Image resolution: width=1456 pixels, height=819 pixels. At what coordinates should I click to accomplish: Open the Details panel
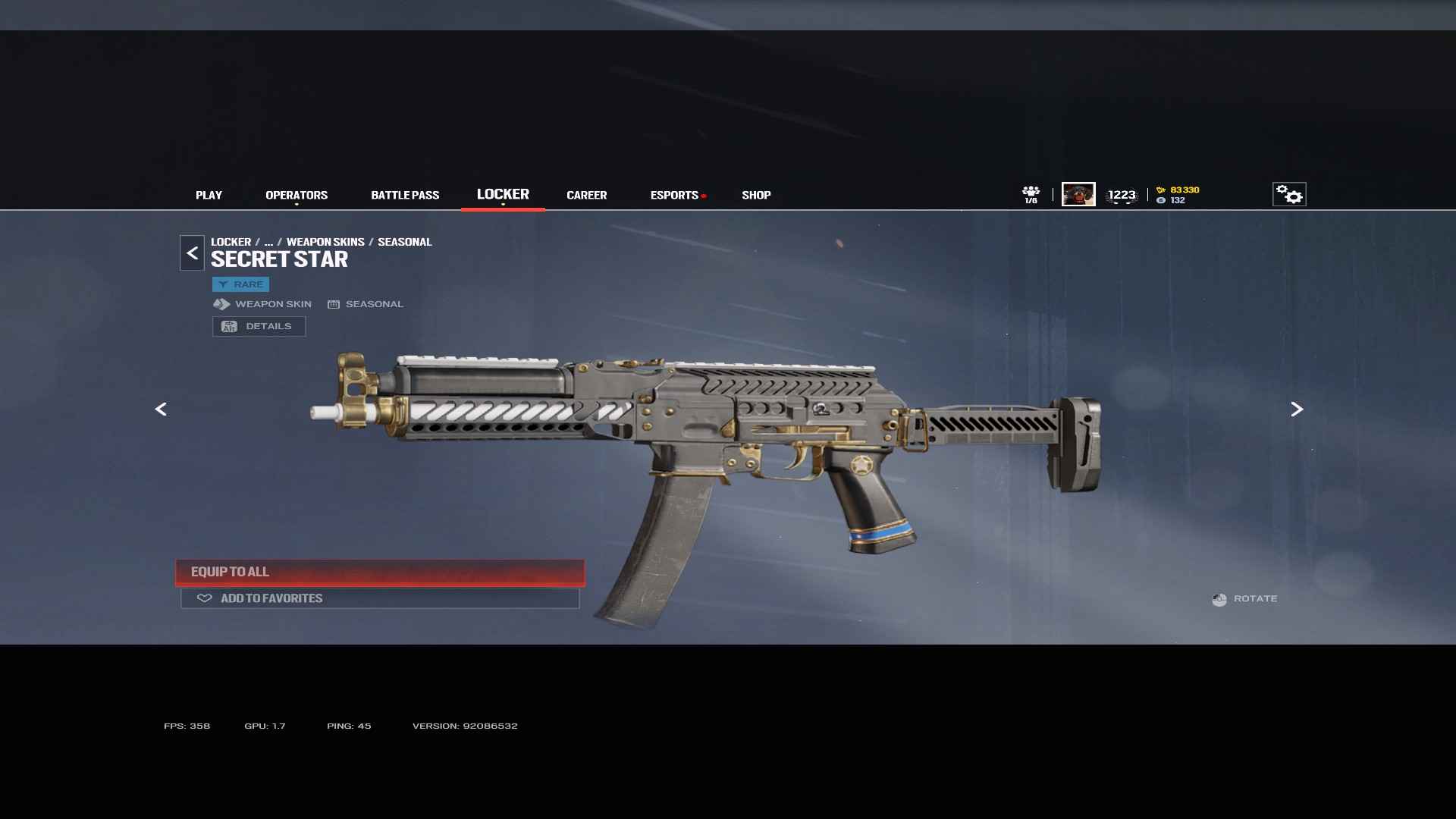click(x=259, y=326)
